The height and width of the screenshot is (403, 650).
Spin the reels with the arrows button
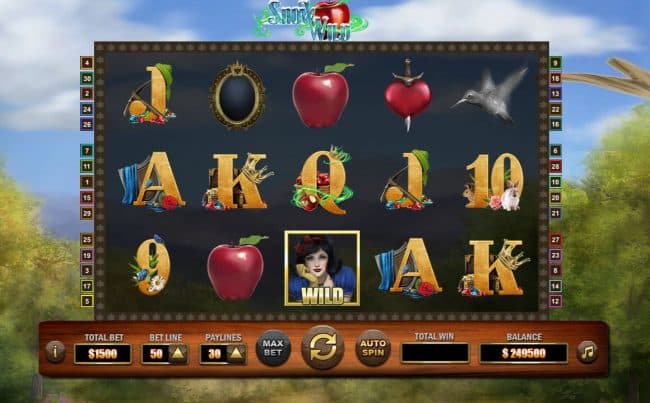pos(322,347)
